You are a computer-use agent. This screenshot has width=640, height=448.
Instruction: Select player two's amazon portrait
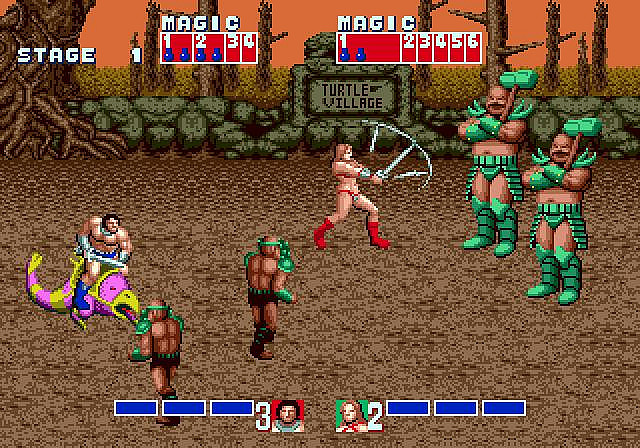tap(348, 414)
